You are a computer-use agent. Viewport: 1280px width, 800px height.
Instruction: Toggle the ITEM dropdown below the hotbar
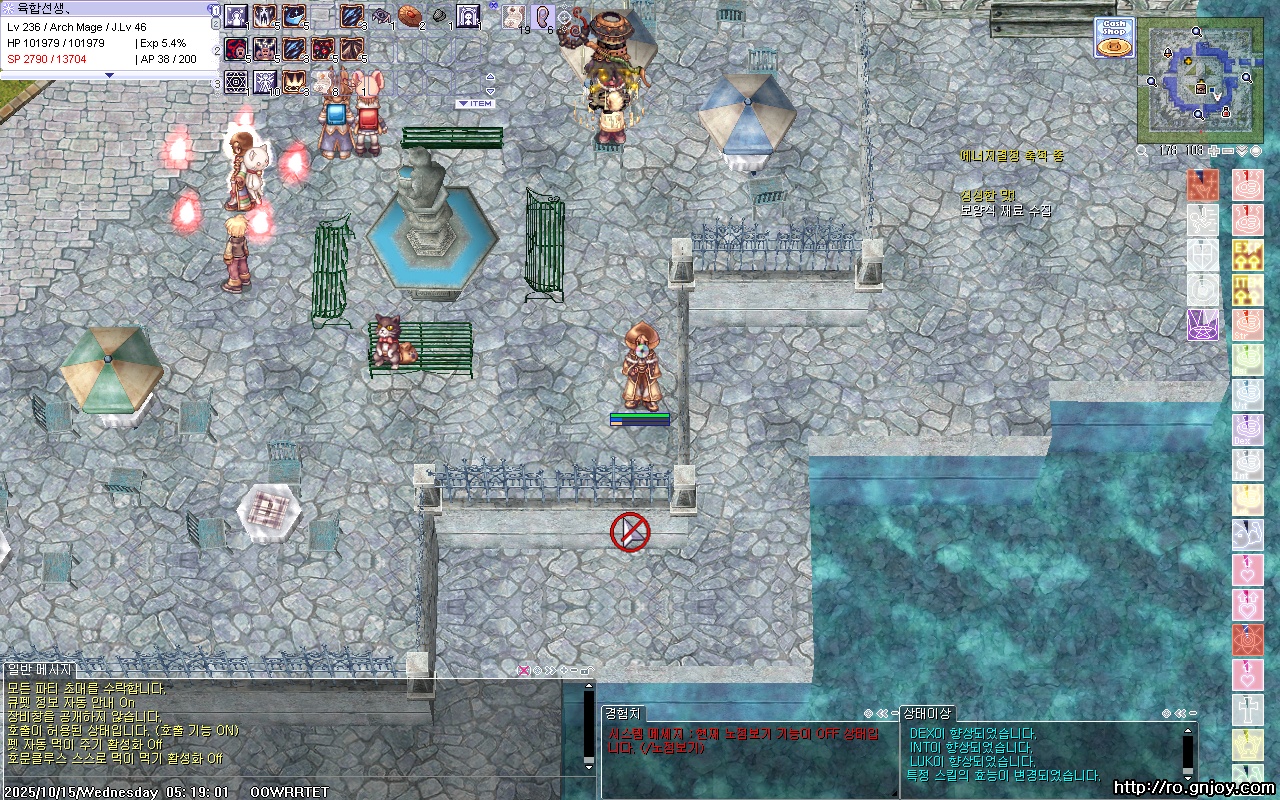pyautogui.click(x=475, y=104)
